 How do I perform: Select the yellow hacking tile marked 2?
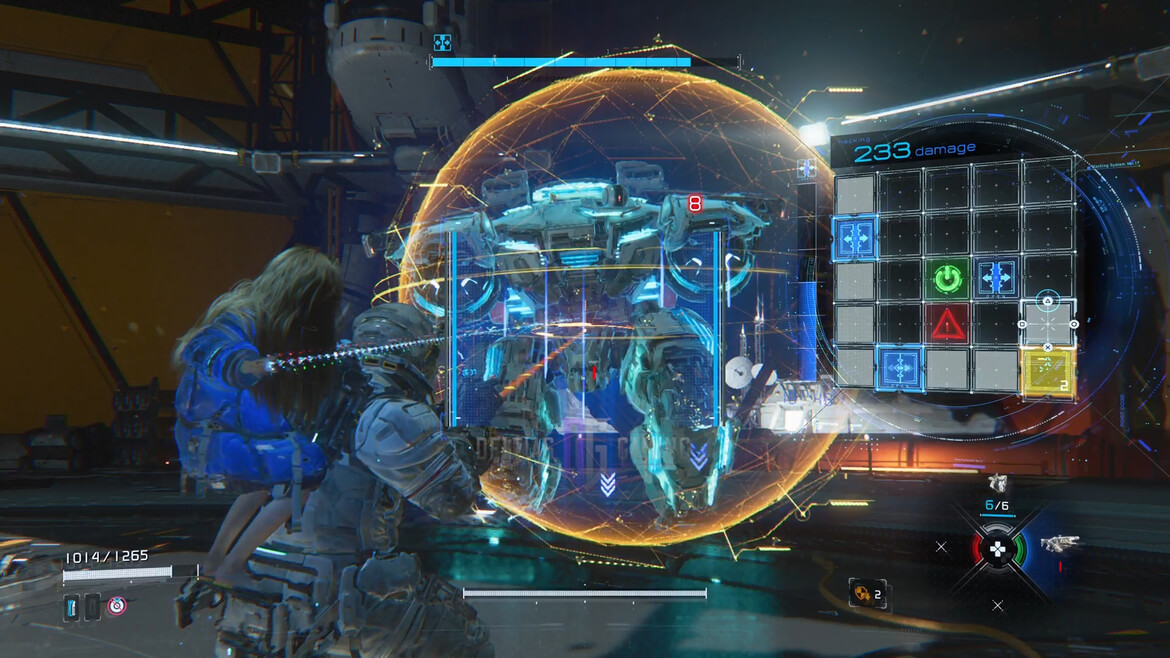tap(1047, 371)
